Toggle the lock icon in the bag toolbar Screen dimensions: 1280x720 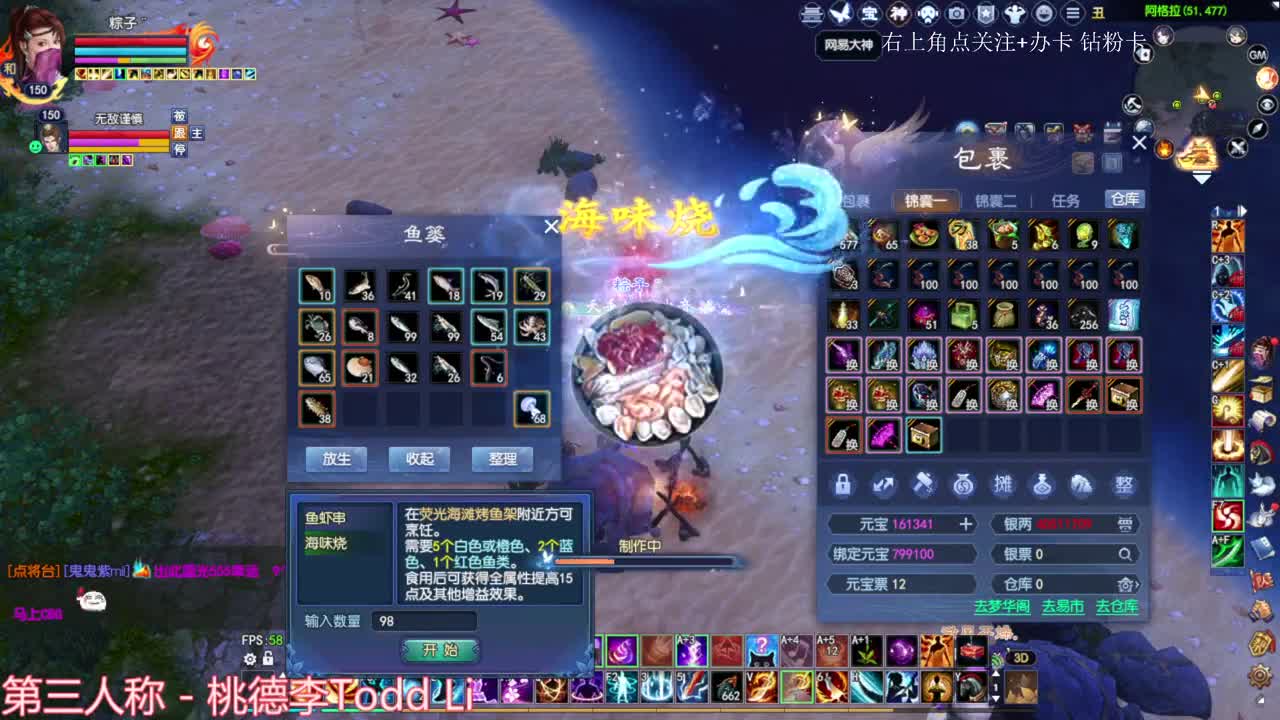tap(843, 483)
